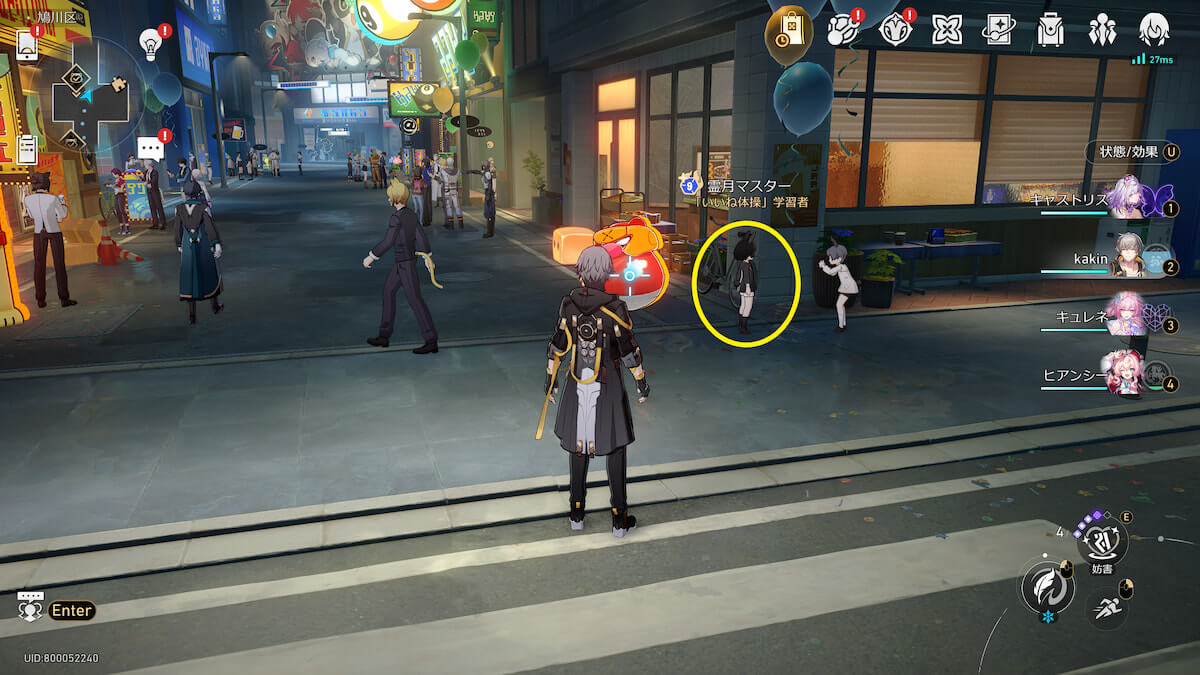Image resolution: width=1200 pixels, height=675 pixels.
Task: Open the phone menu icon
Action: point(27,45)
